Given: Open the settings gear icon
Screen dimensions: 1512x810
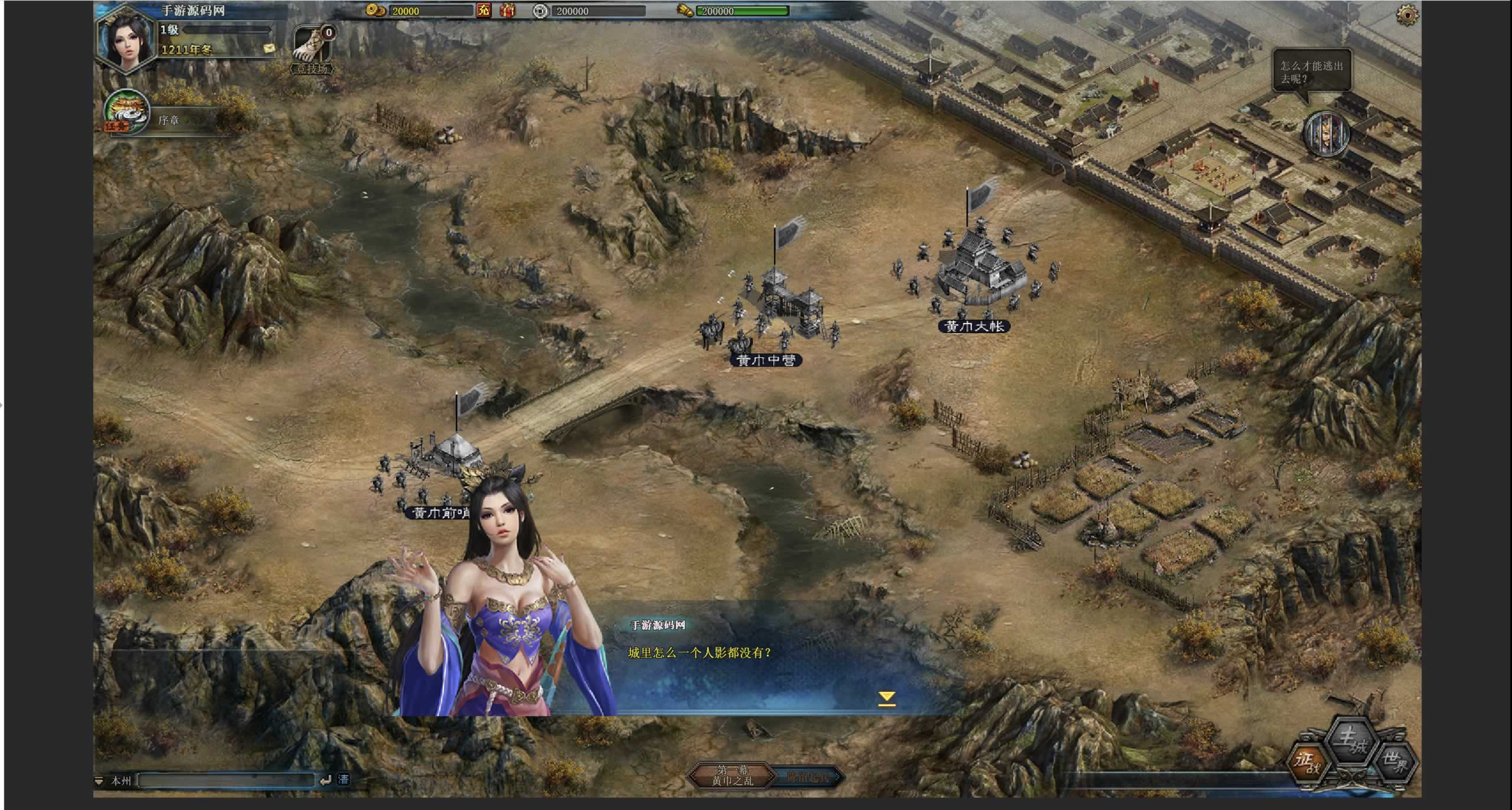Looking at the screenshot, I should click(x=1407, y=14).
